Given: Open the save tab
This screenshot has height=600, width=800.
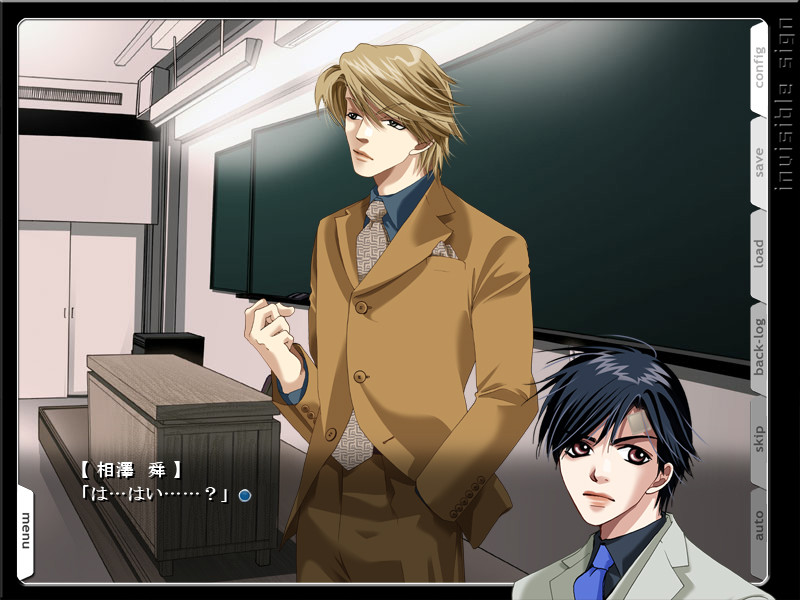Looking at the screenshot, I should [x=759, y=162].
